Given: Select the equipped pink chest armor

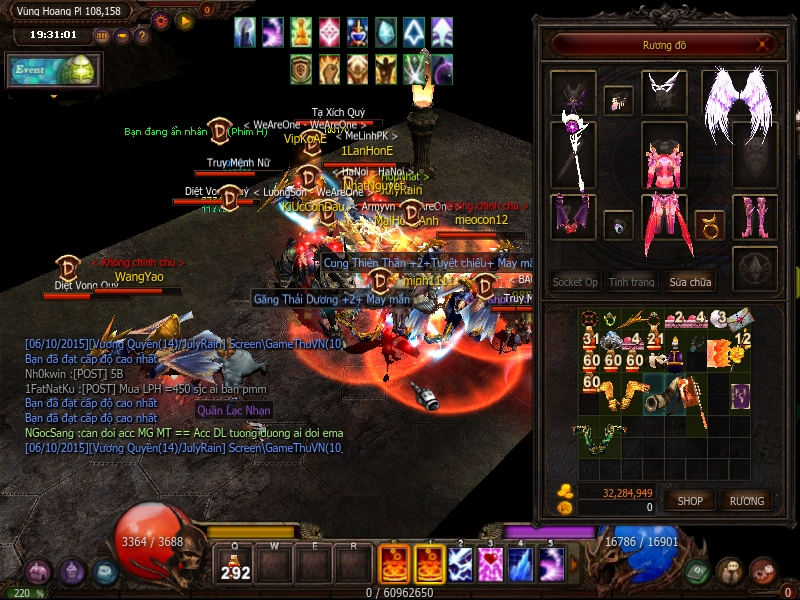Looking at the screenshot, I should (663, 160).
